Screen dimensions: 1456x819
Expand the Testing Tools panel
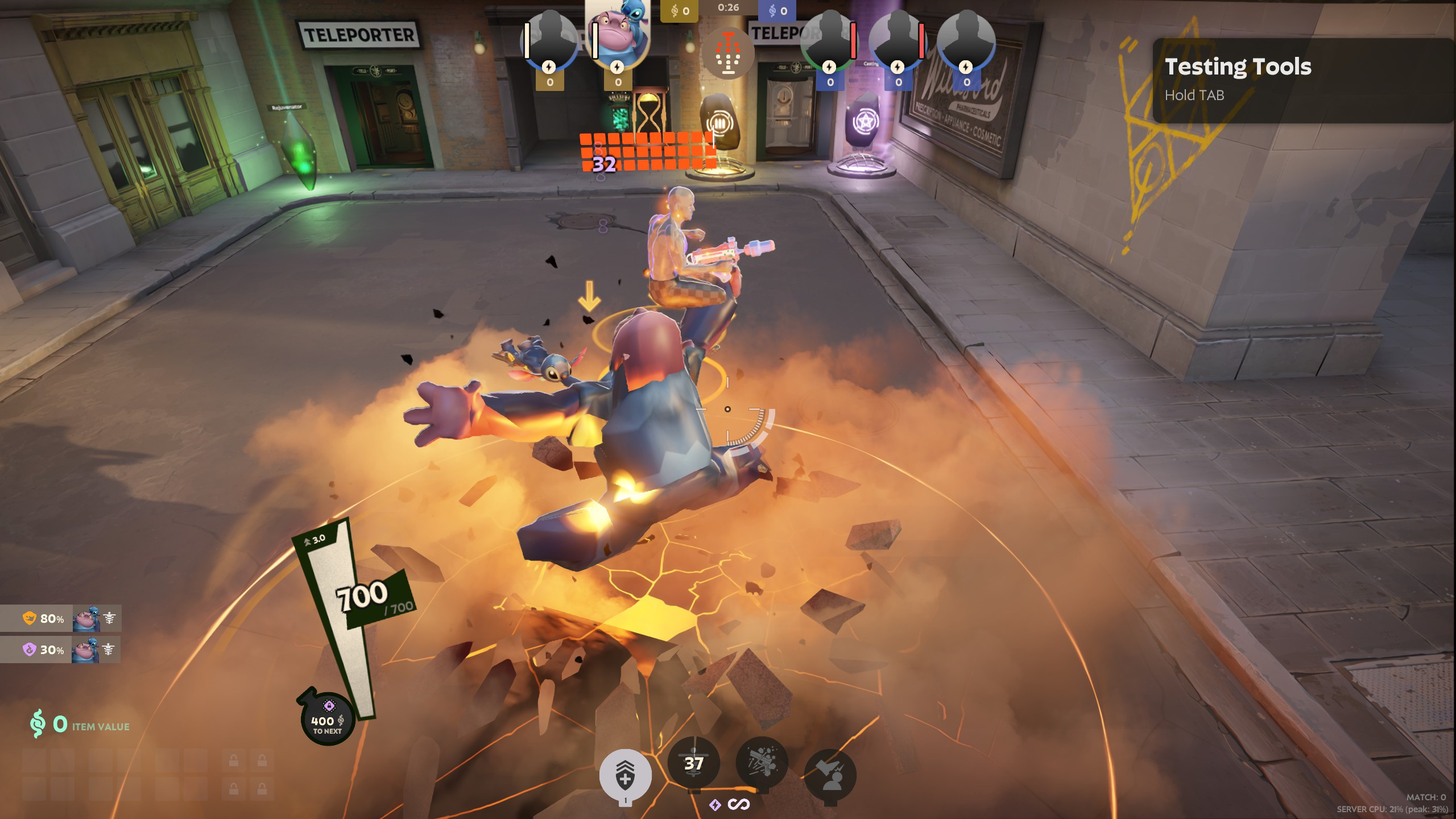(x=1237, y=68)
